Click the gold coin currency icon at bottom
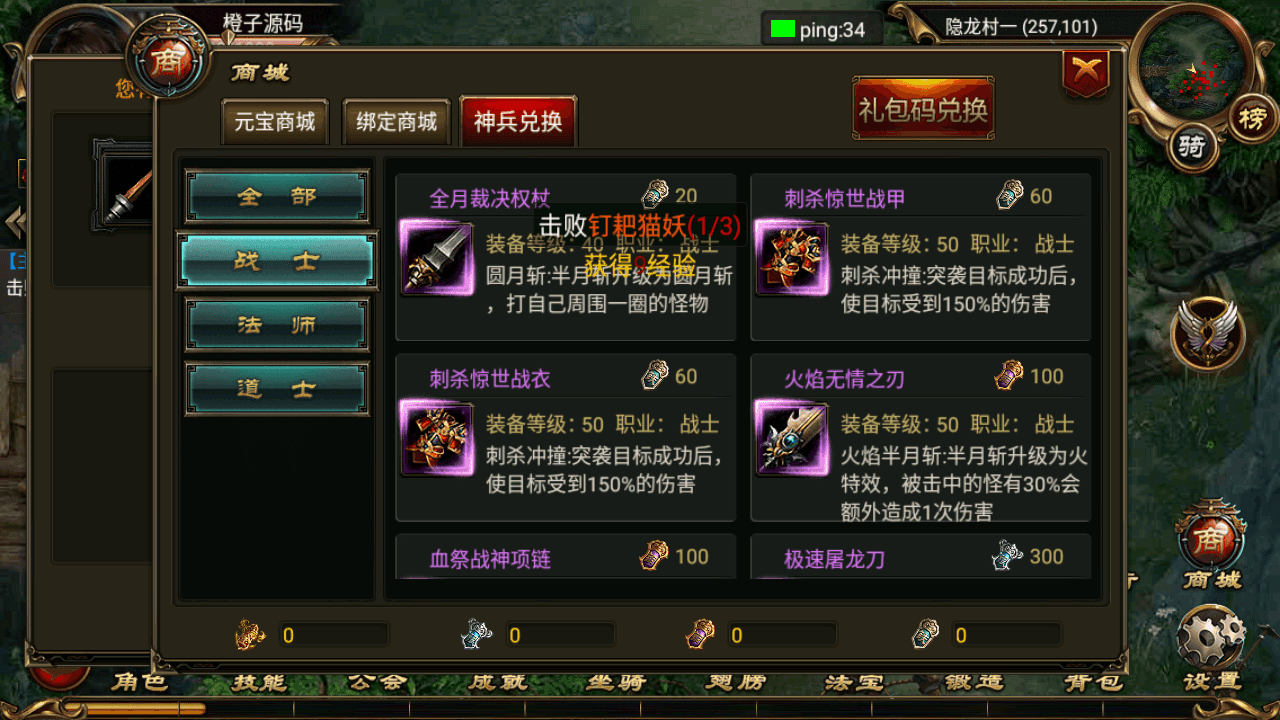The height and width of the screenshot is (720, 1280). [247, 633]
